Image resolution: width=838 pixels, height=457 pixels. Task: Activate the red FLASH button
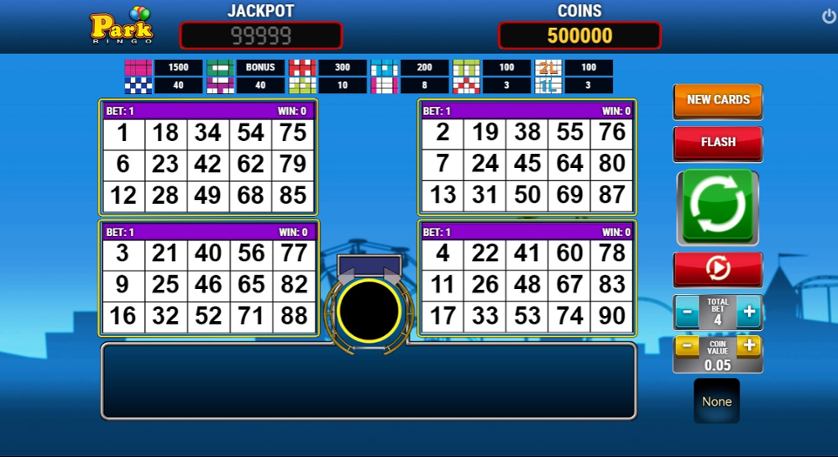coord(717,142)
